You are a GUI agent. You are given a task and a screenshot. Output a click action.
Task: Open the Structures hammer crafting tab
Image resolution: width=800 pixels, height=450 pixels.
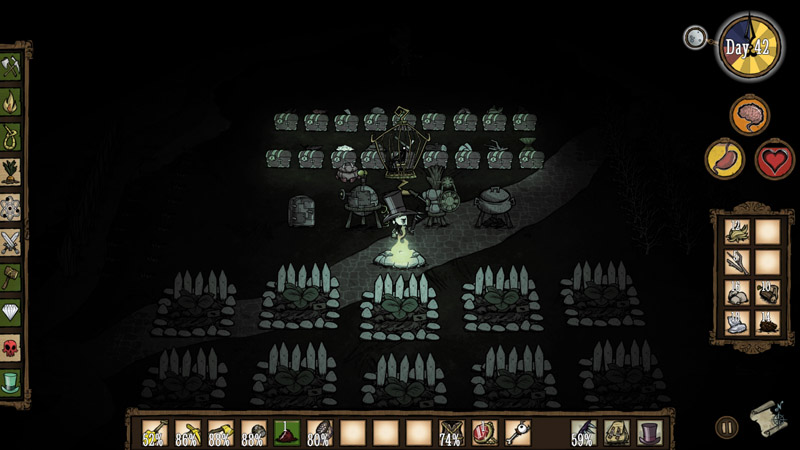click(11, 277)
